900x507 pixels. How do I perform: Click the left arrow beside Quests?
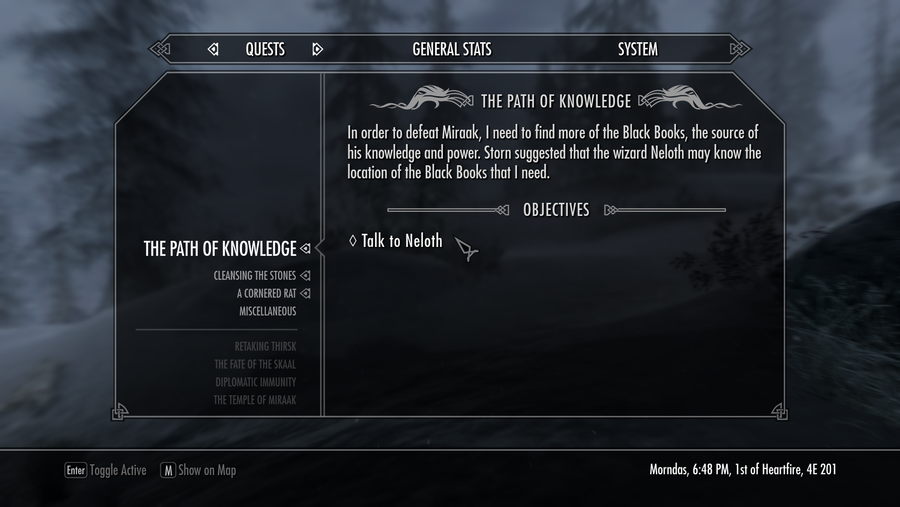pos(213,49)
